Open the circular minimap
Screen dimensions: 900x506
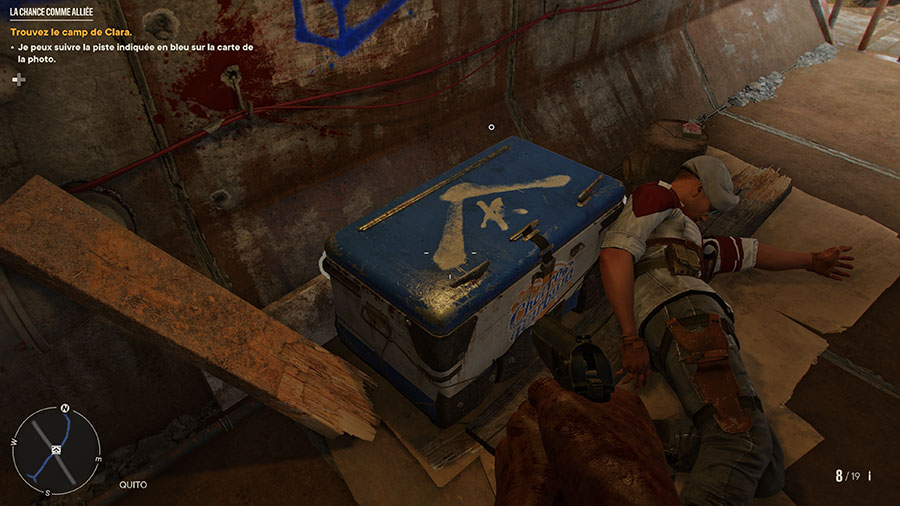click(58, 449)
